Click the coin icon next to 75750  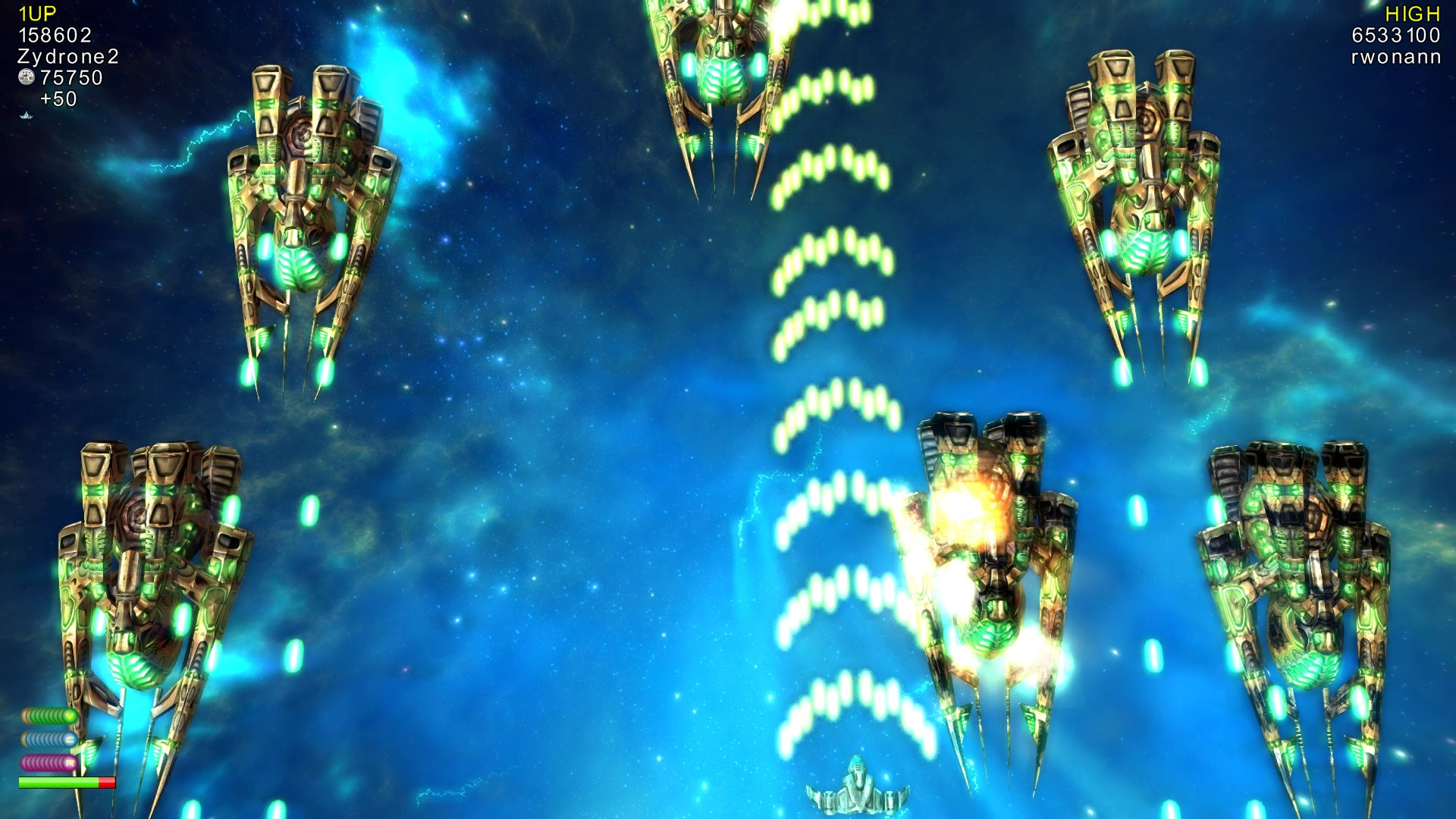[27, 78]
